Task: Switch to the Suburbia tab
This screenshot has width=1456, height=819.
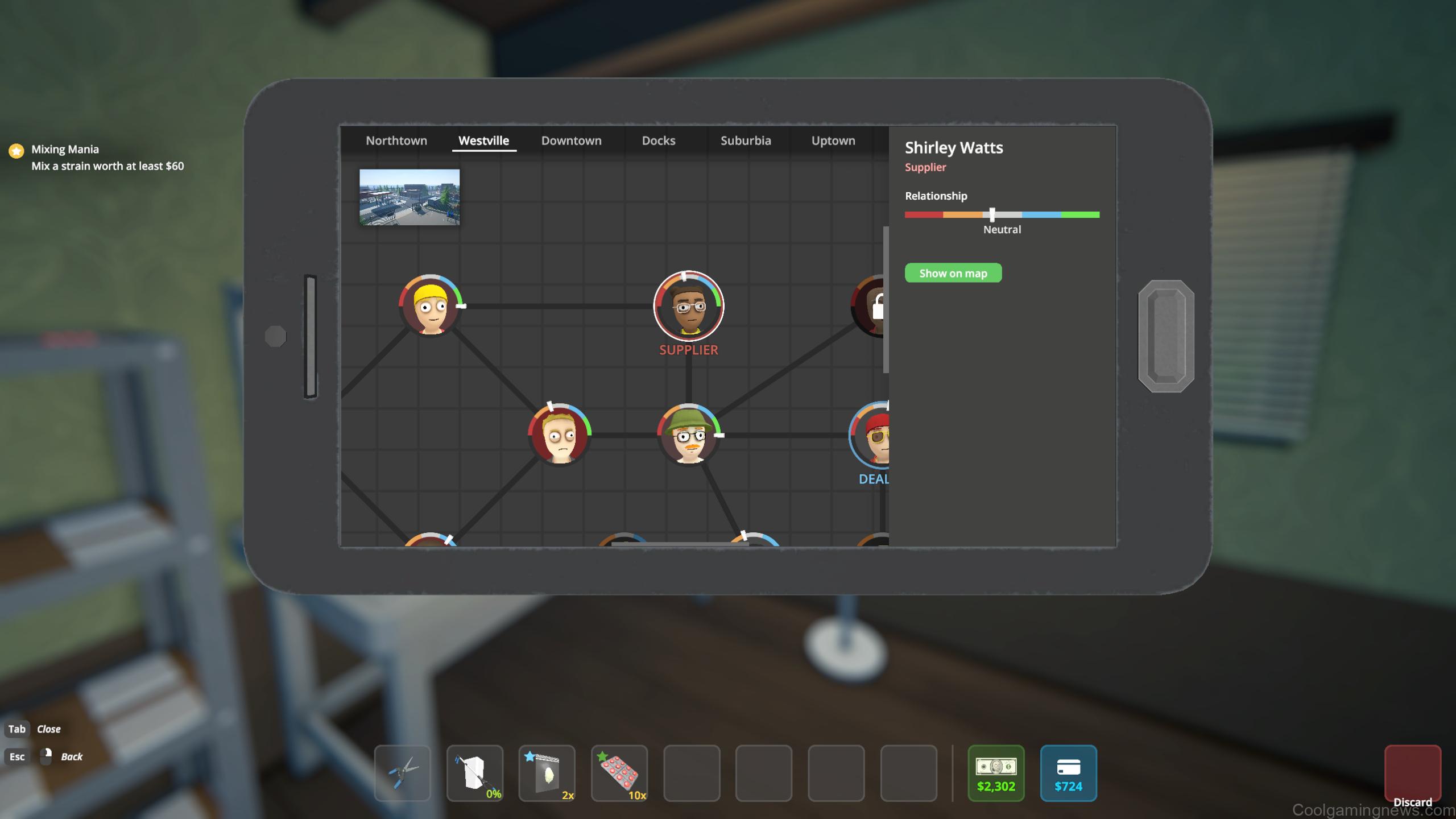Action: point(746,140)
